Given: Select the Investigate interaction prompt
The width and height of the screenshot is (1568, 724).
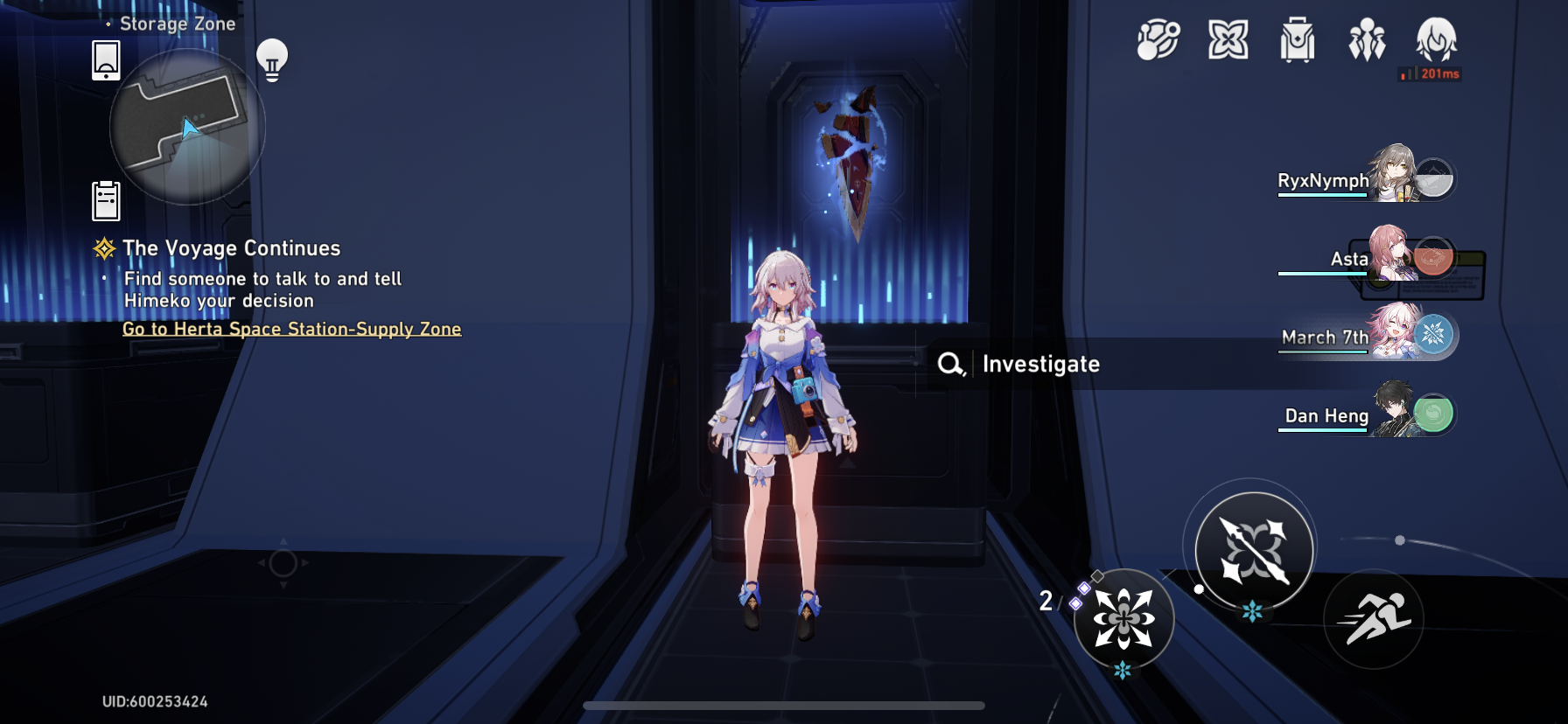Looking at the screenshot, I should (1041, 364).
